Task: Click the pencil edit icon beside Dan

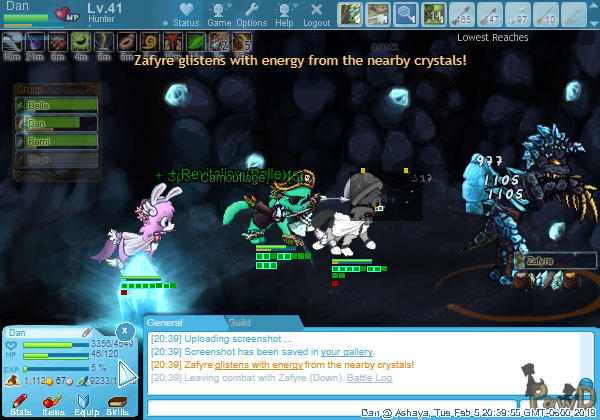Action: [86, 332]
